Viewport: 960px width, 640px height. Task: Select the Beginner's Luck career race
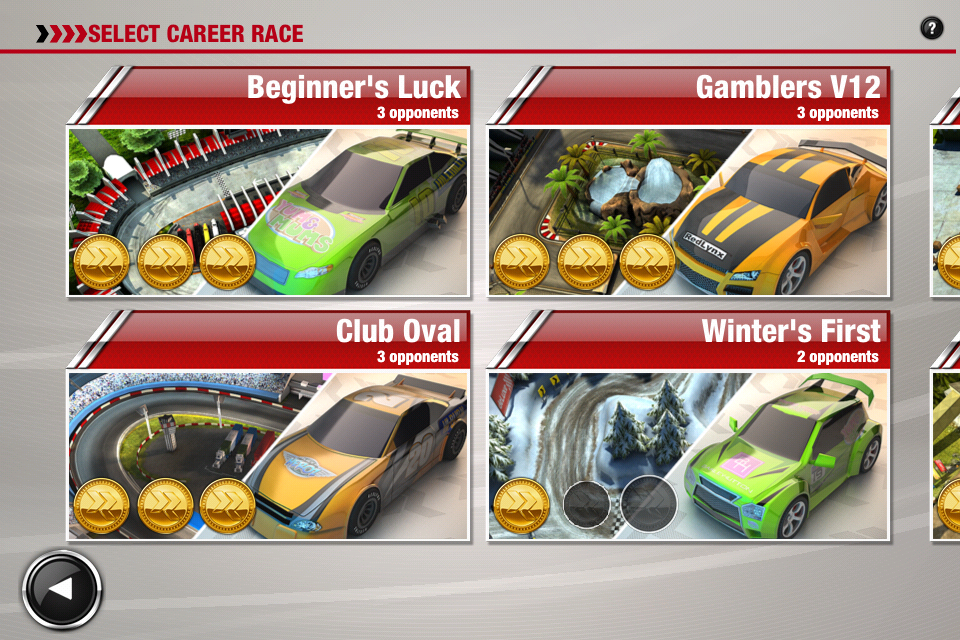pos(268,183)
